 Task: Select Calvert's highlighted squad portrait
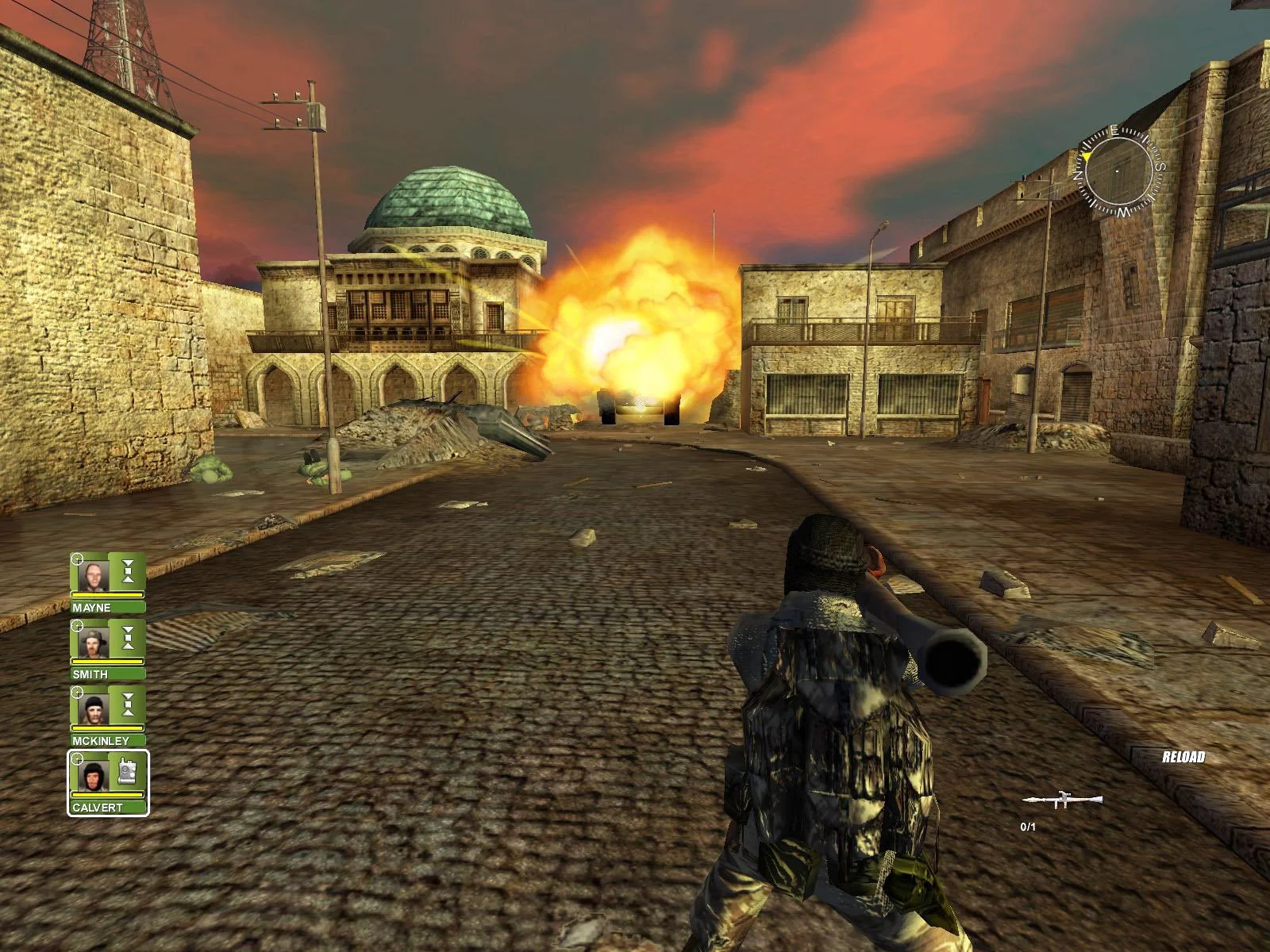(x=95, y=773)
